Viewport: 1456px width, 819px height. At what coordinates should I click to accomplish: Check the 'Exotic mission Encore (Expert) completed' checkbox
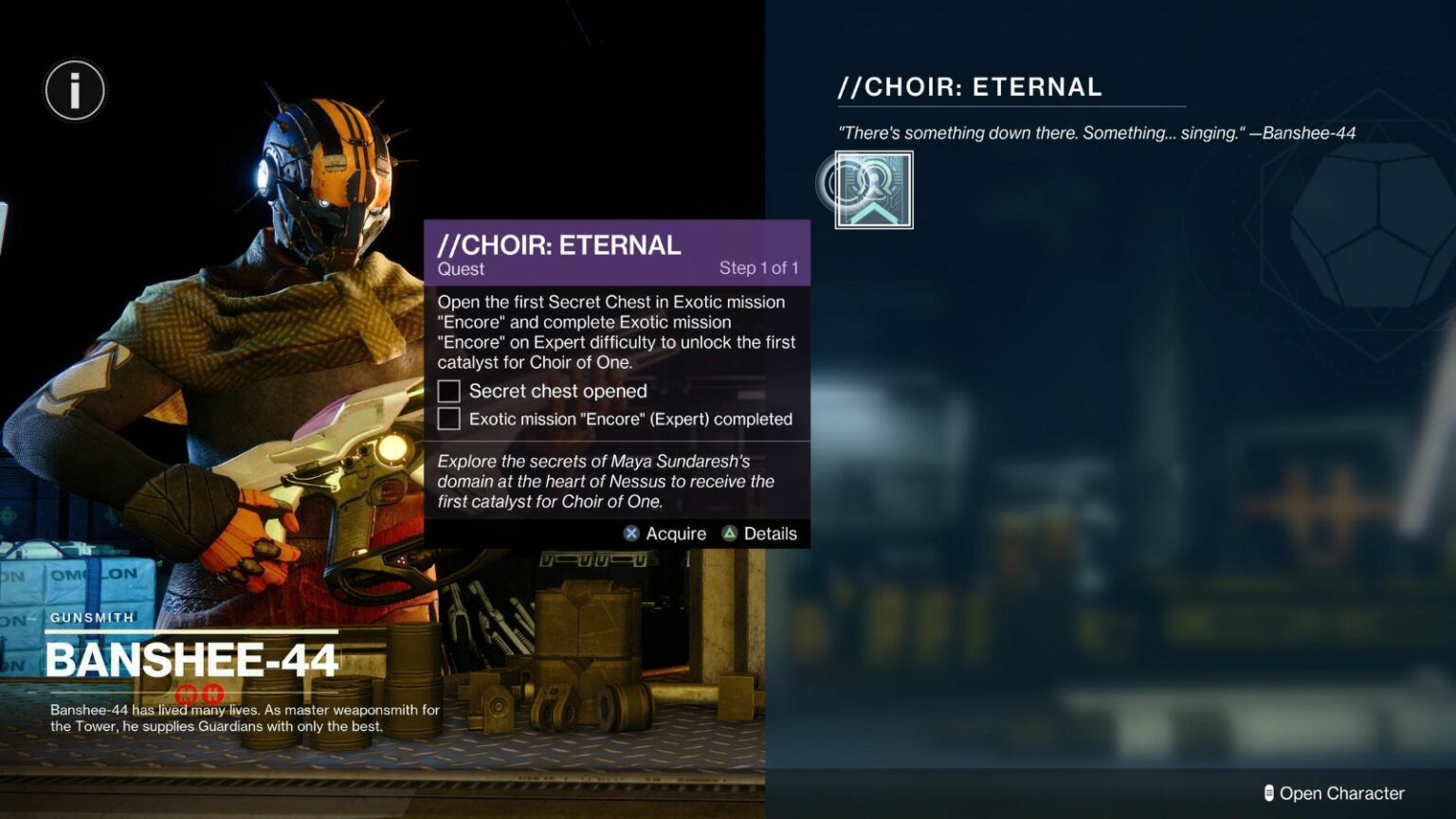pos(446,418)
